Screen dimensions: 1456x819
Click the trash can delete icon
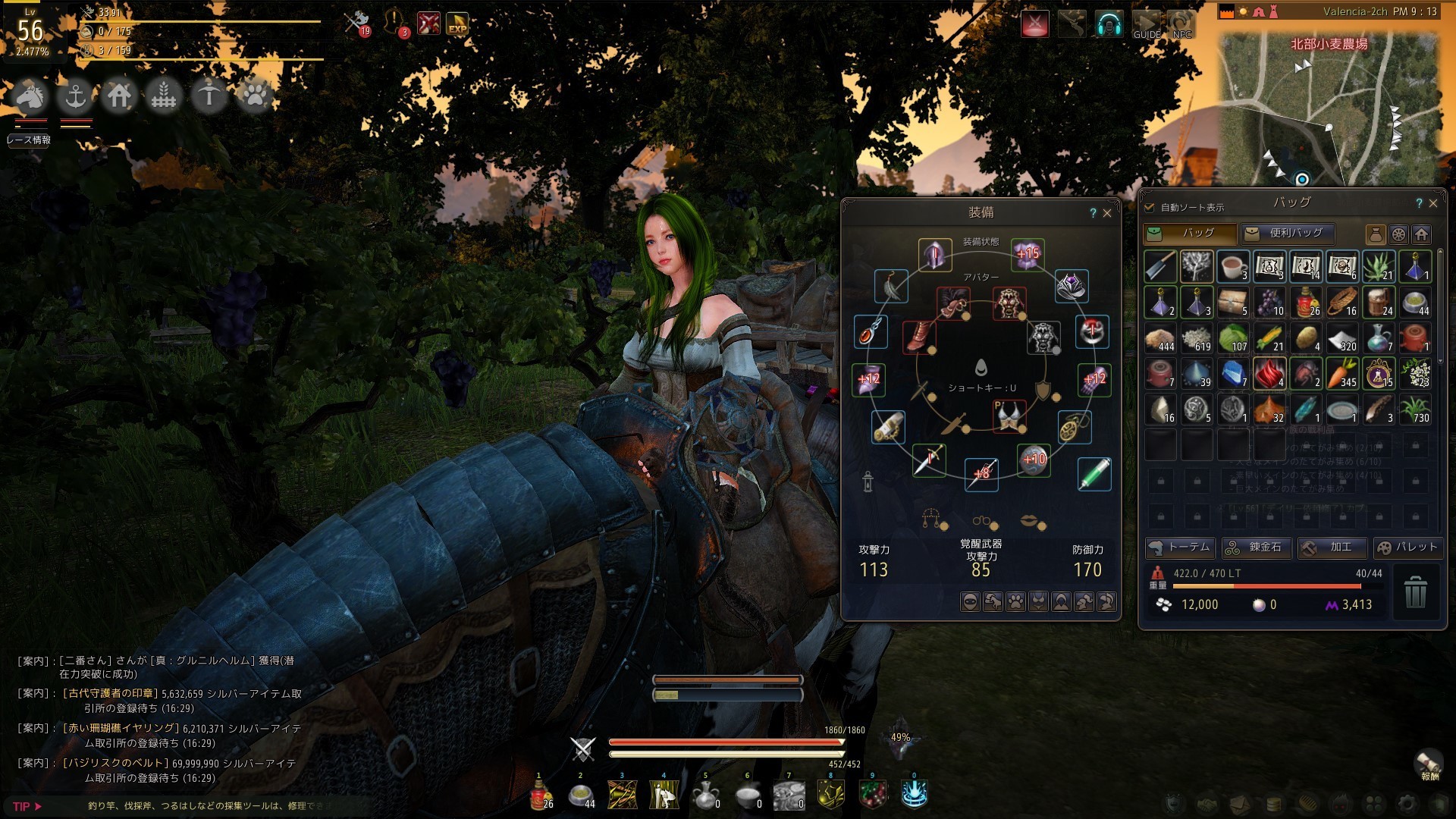[x=1415, y=591]
